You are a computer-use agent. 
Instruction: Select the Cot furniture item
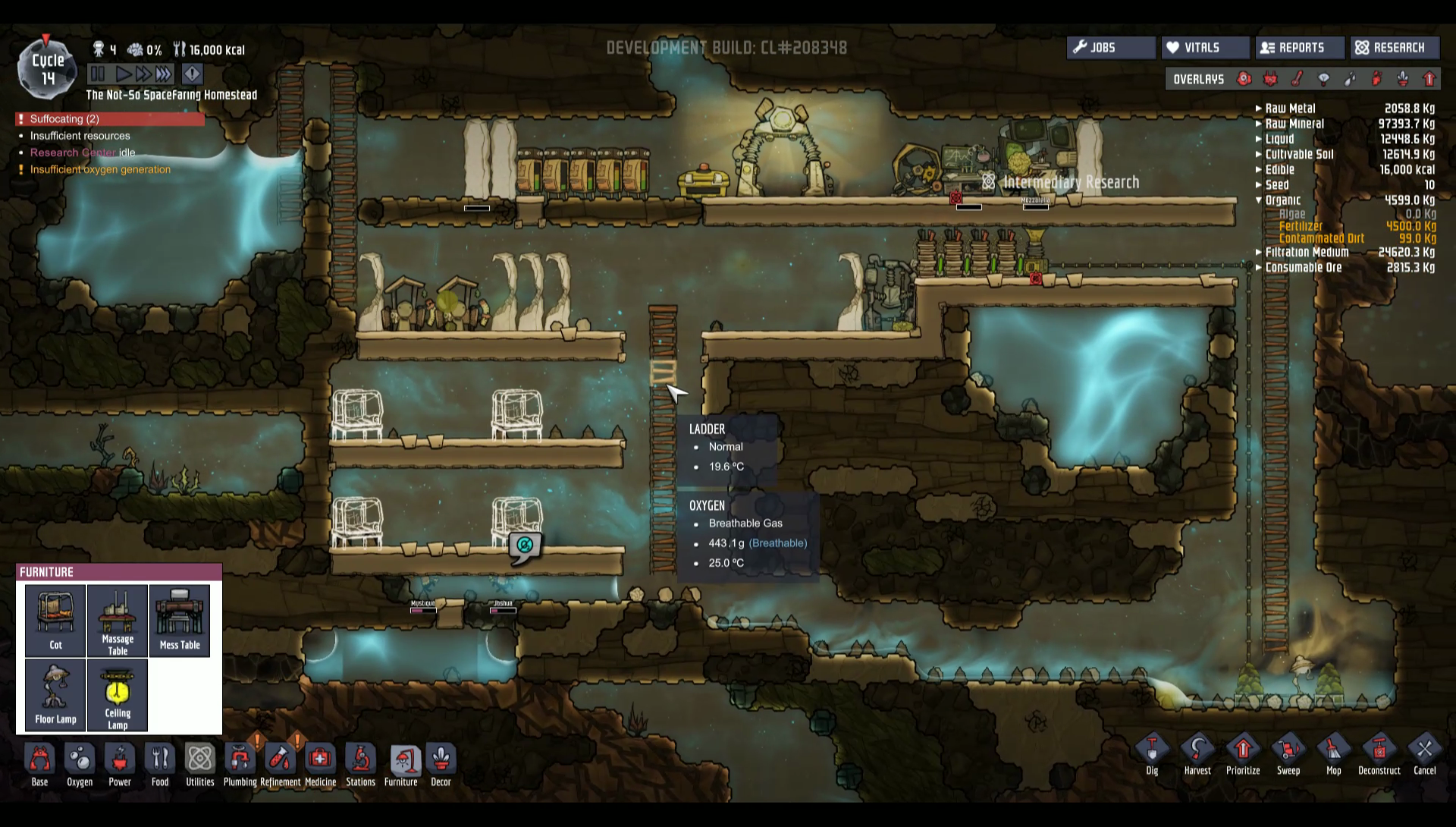coord(55,620)
